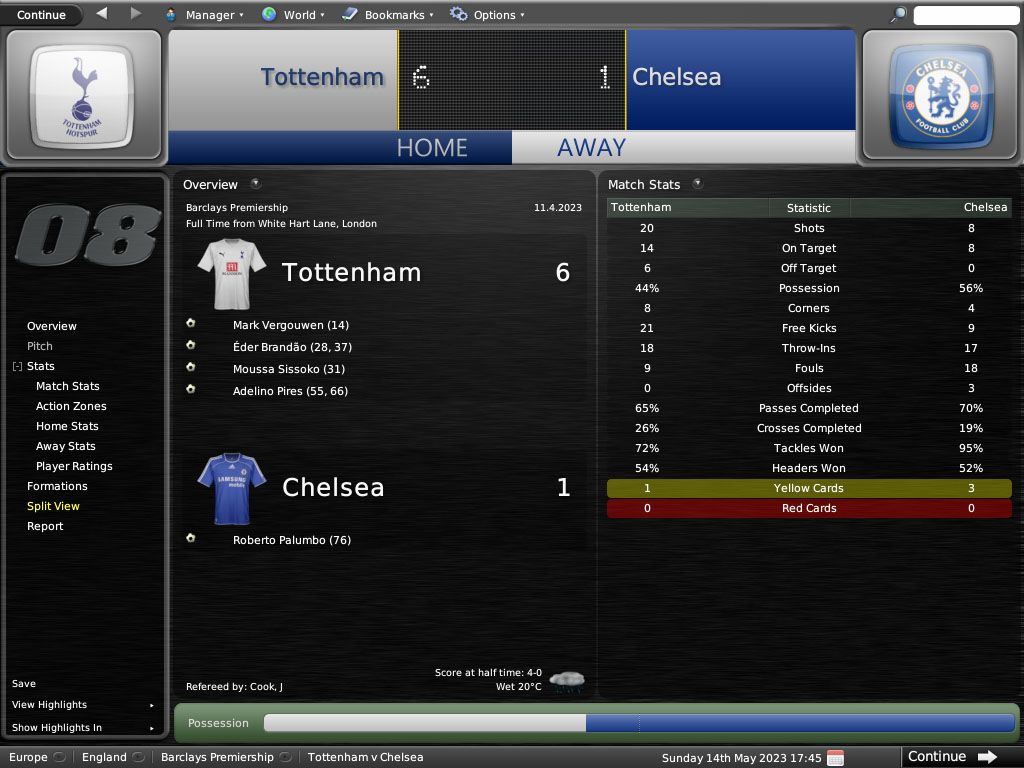Show the Match Stats page

point(68,386)
